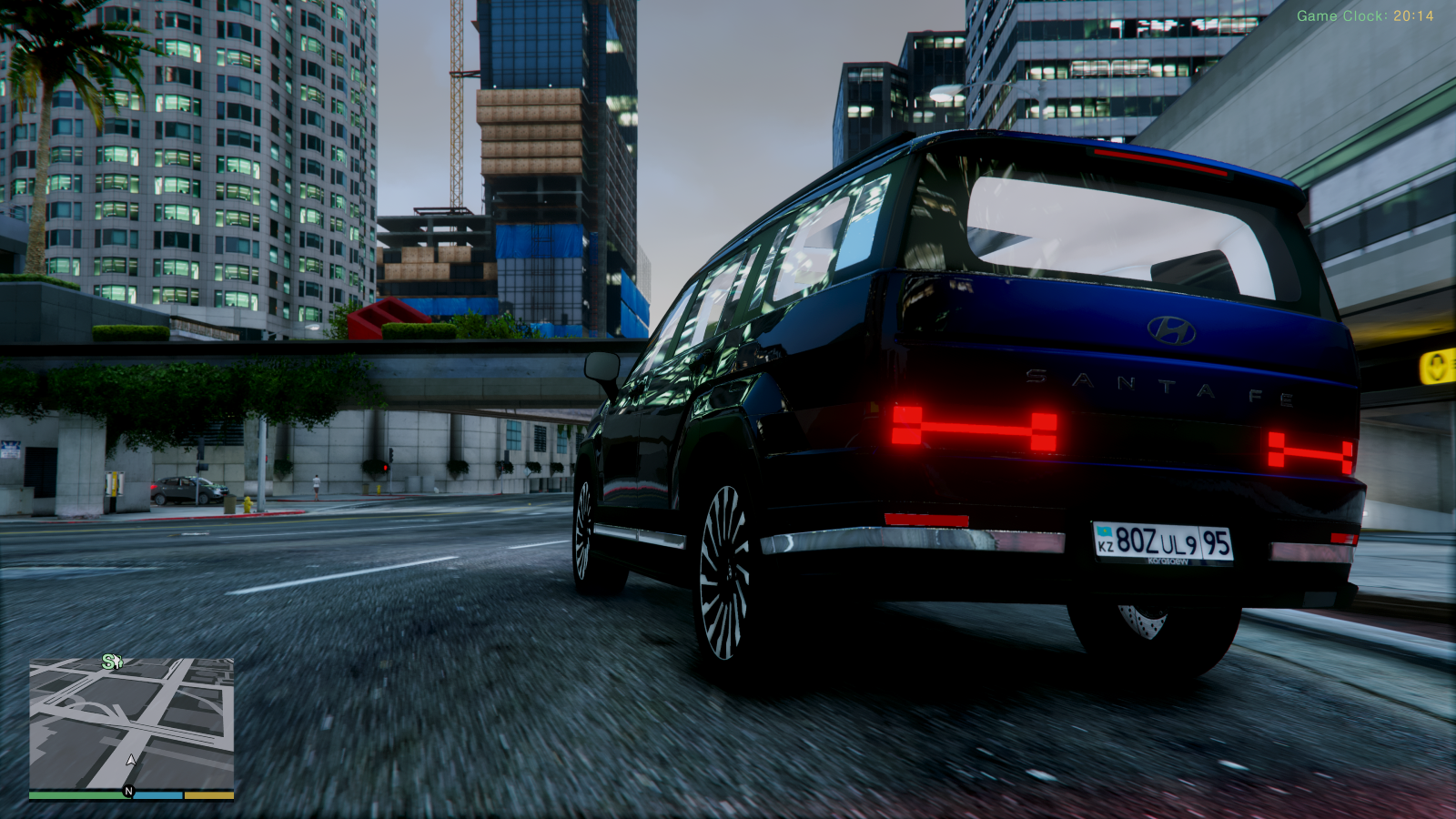Click the yellow fire hydrant on the sidewalk
The height and width of the screenshot is (819, 1456).
(248, 504)
